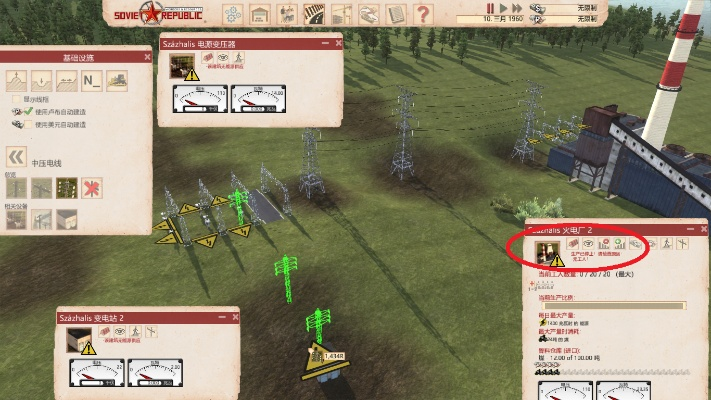
Task: Go back using the double-arrow button
Action: point(16,157)
